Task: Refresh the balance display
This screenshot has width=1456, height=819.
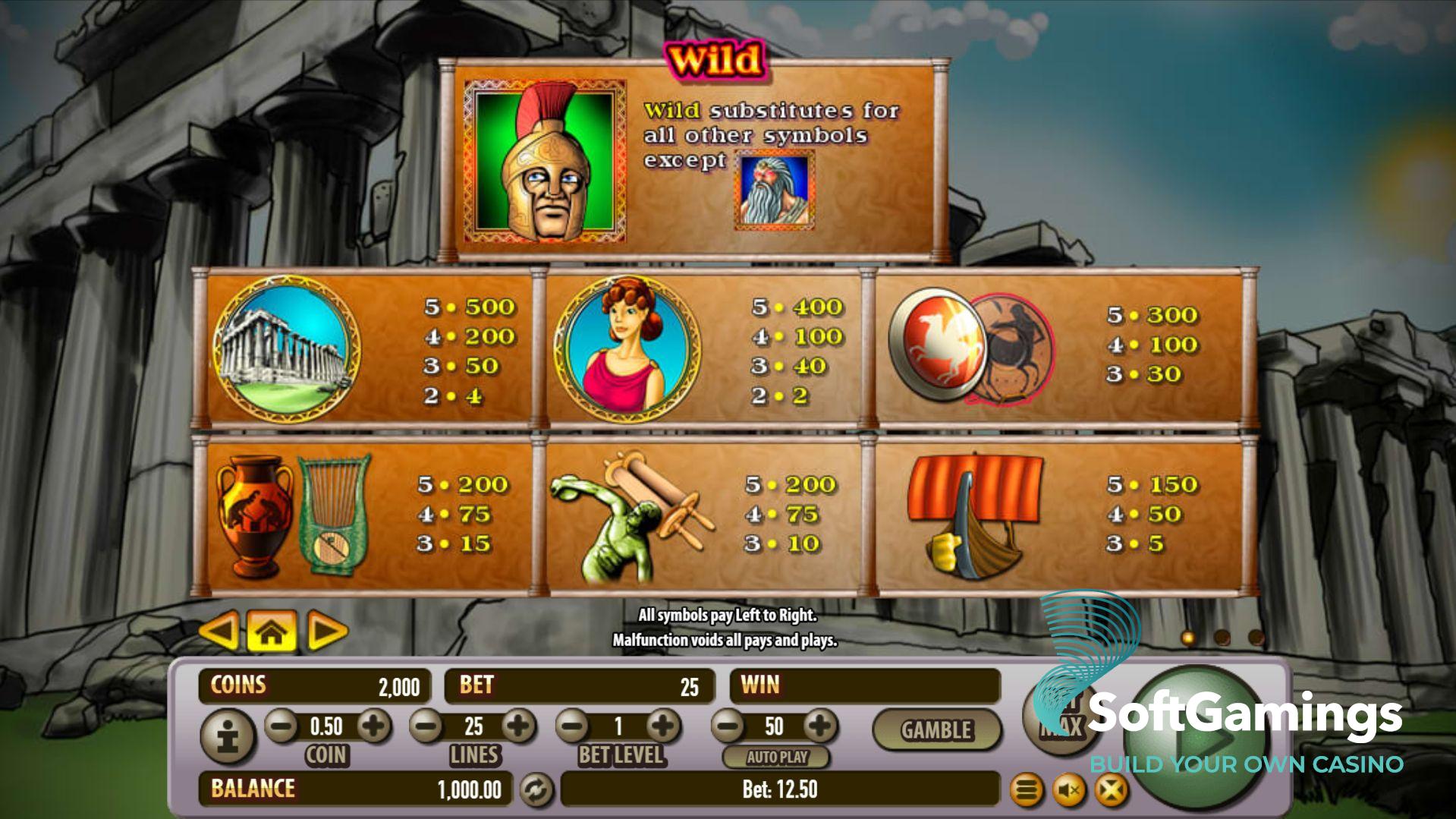Action: coord(536,790)
